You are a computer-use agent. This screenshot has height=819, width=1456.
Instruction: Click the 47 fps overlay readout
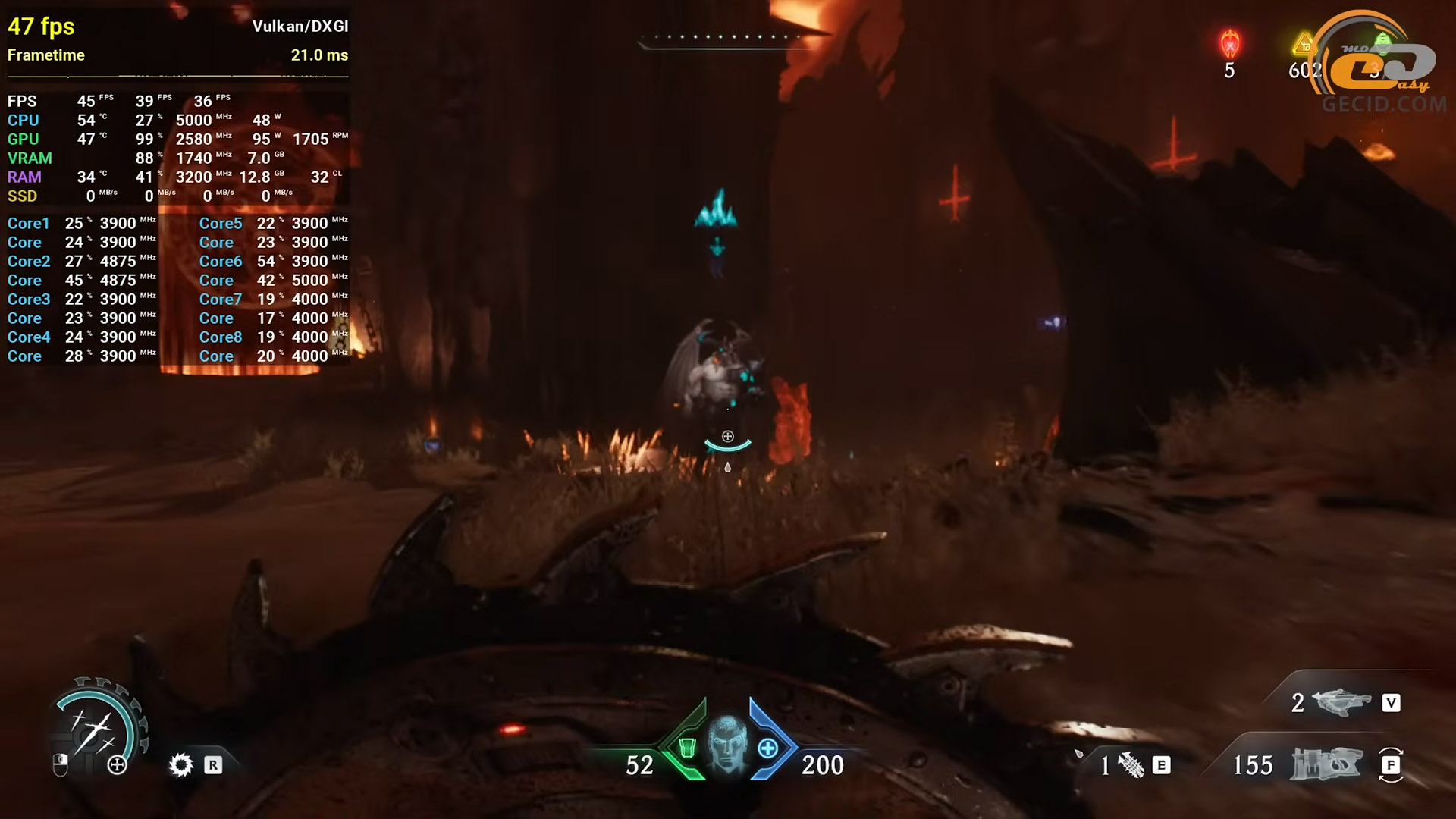(x=41, y=27)
